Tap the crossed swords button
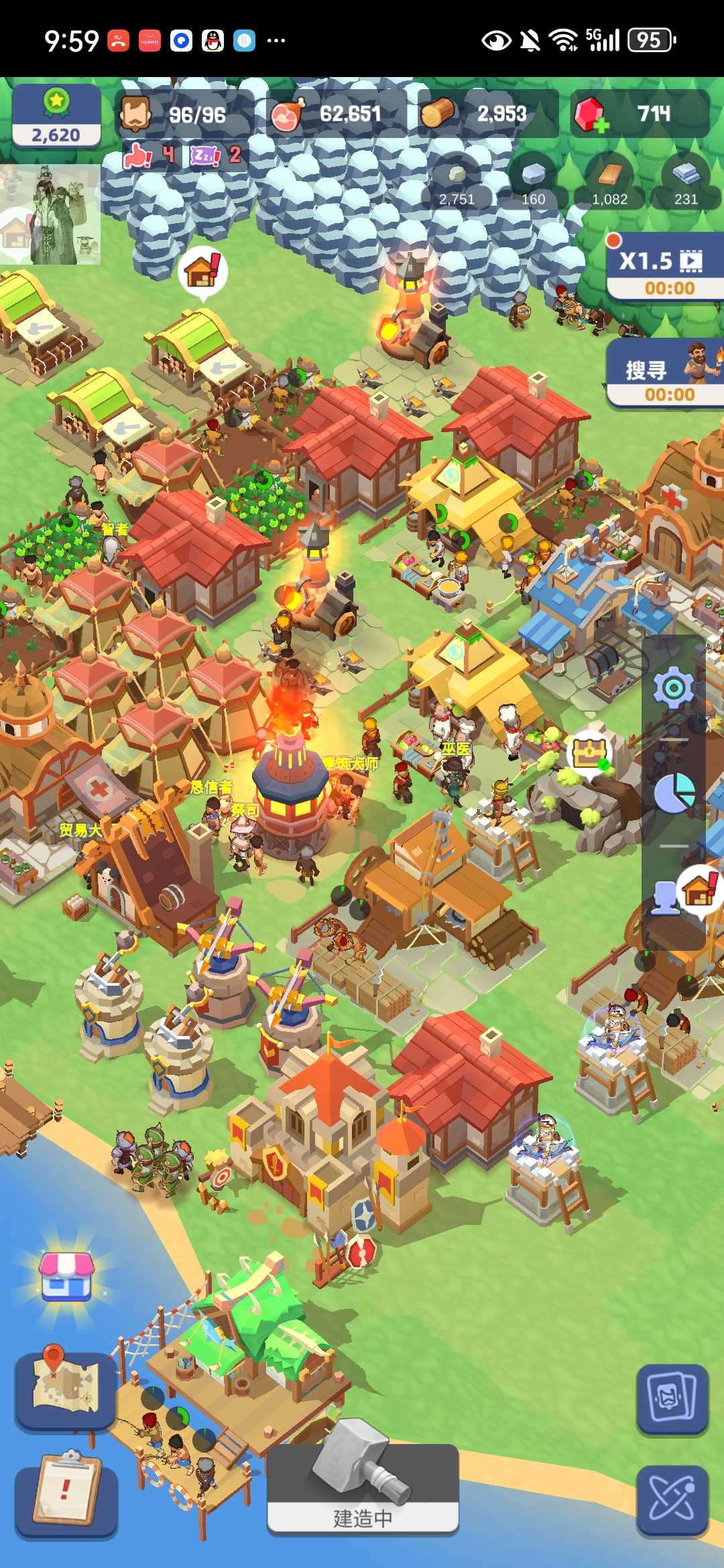Image resolution: width=724 pixels, height=1568 pixels. tap(672, 1500)
